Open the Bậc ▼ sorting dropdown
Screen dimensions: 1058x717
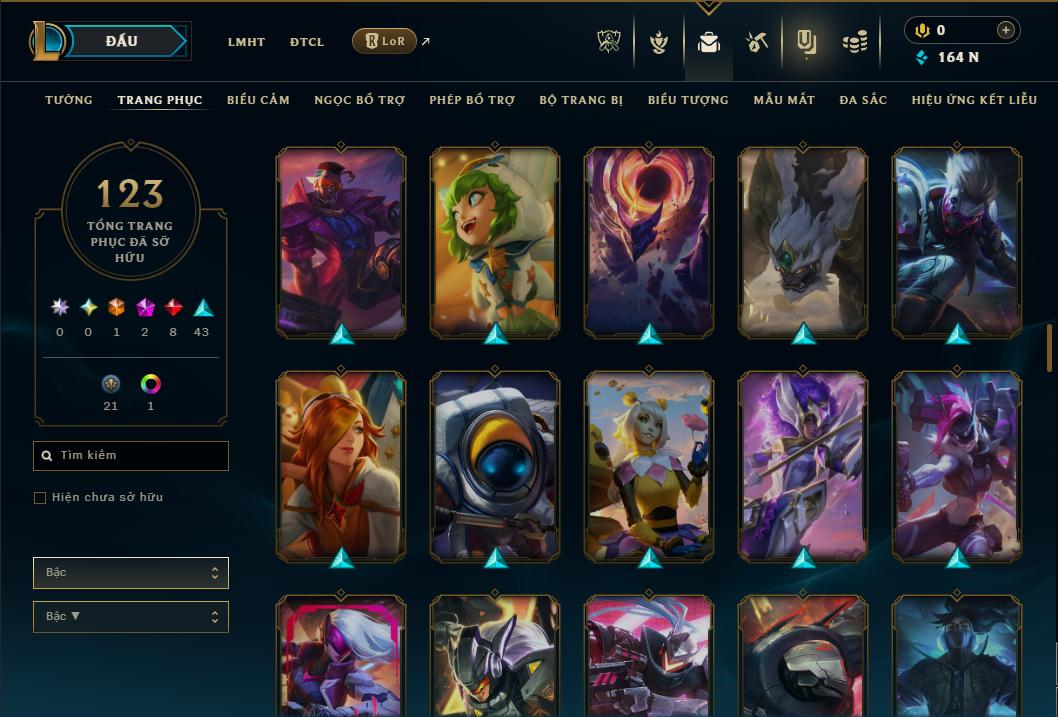coord(131,617)
